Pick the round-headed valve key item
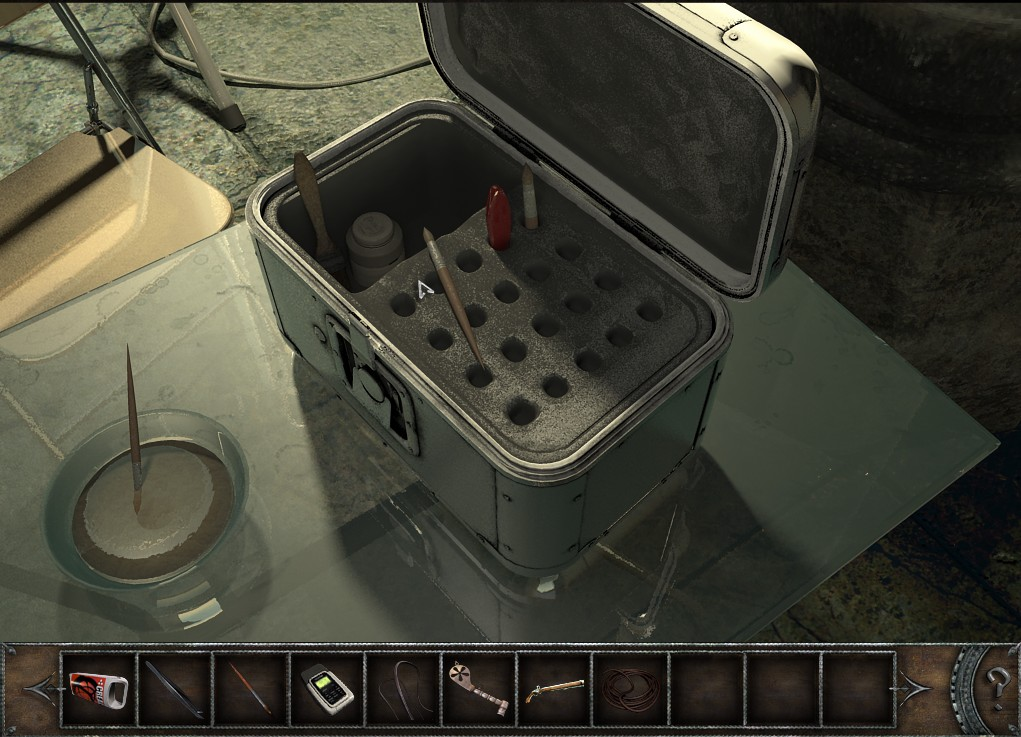The image size is (1021, 737). (x=478, y=686)
